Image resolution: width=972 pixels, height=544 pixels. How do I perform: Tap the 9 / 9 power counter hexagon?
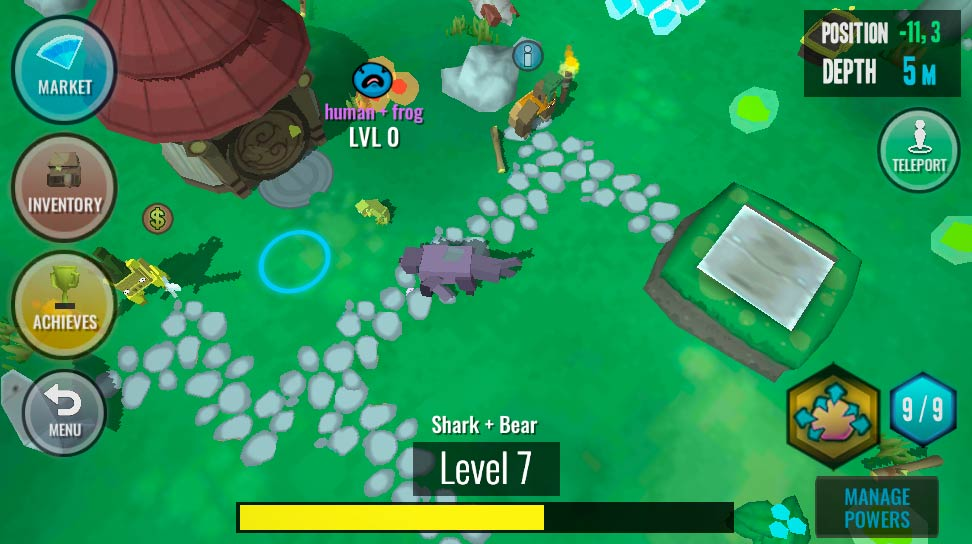(923, 409)
